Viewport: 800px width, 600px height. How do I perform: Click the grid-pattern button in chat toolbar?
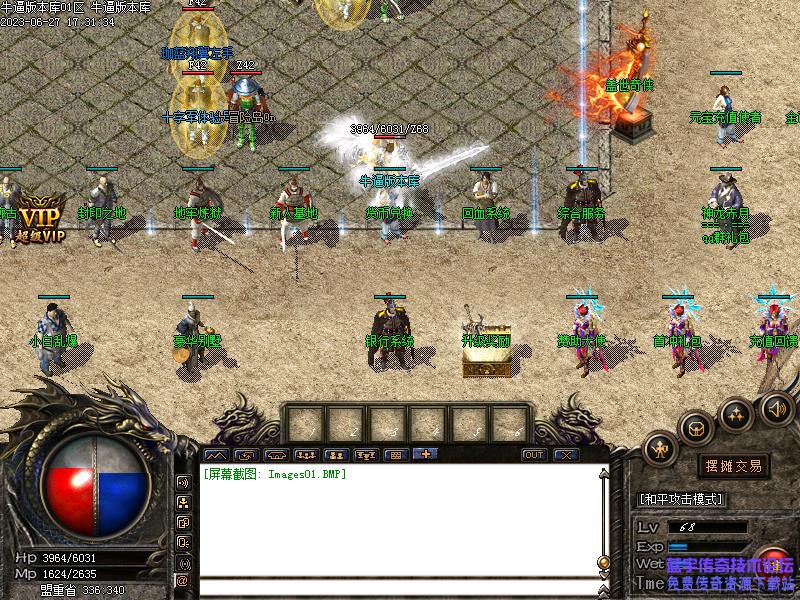coord(395,455)
